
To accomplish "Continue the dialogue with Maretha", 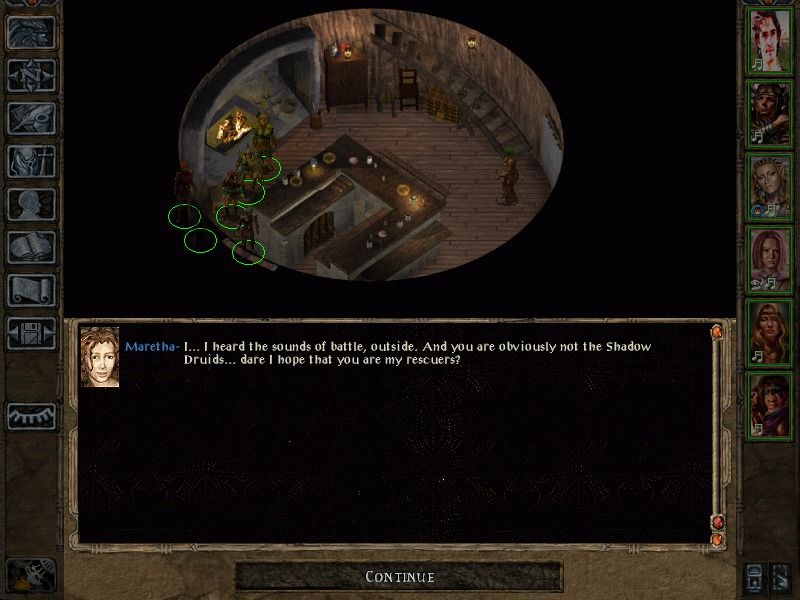I will [x=399, y=577].
